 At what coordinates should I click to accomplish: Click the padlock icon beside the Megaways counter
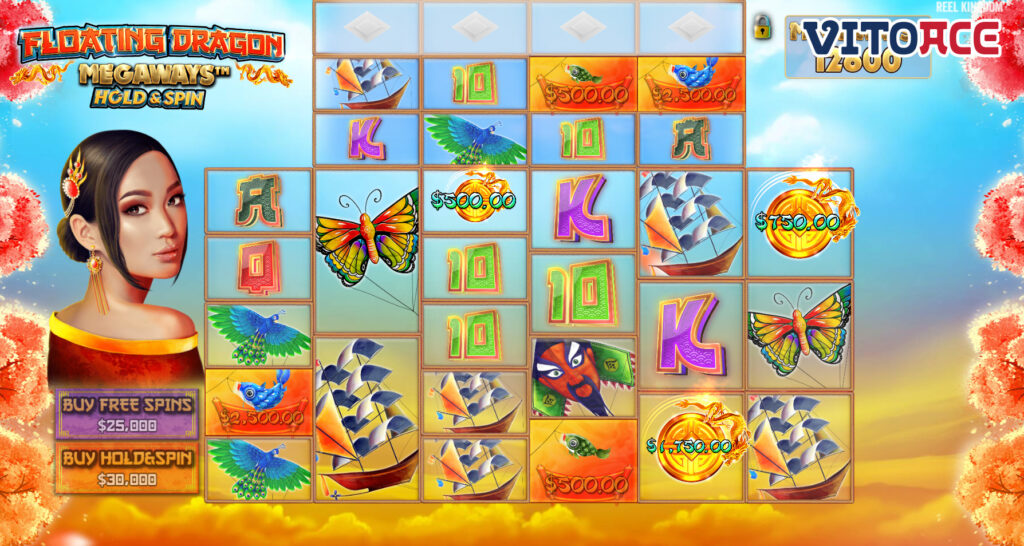pyautogui.click(x=763, y=27)
